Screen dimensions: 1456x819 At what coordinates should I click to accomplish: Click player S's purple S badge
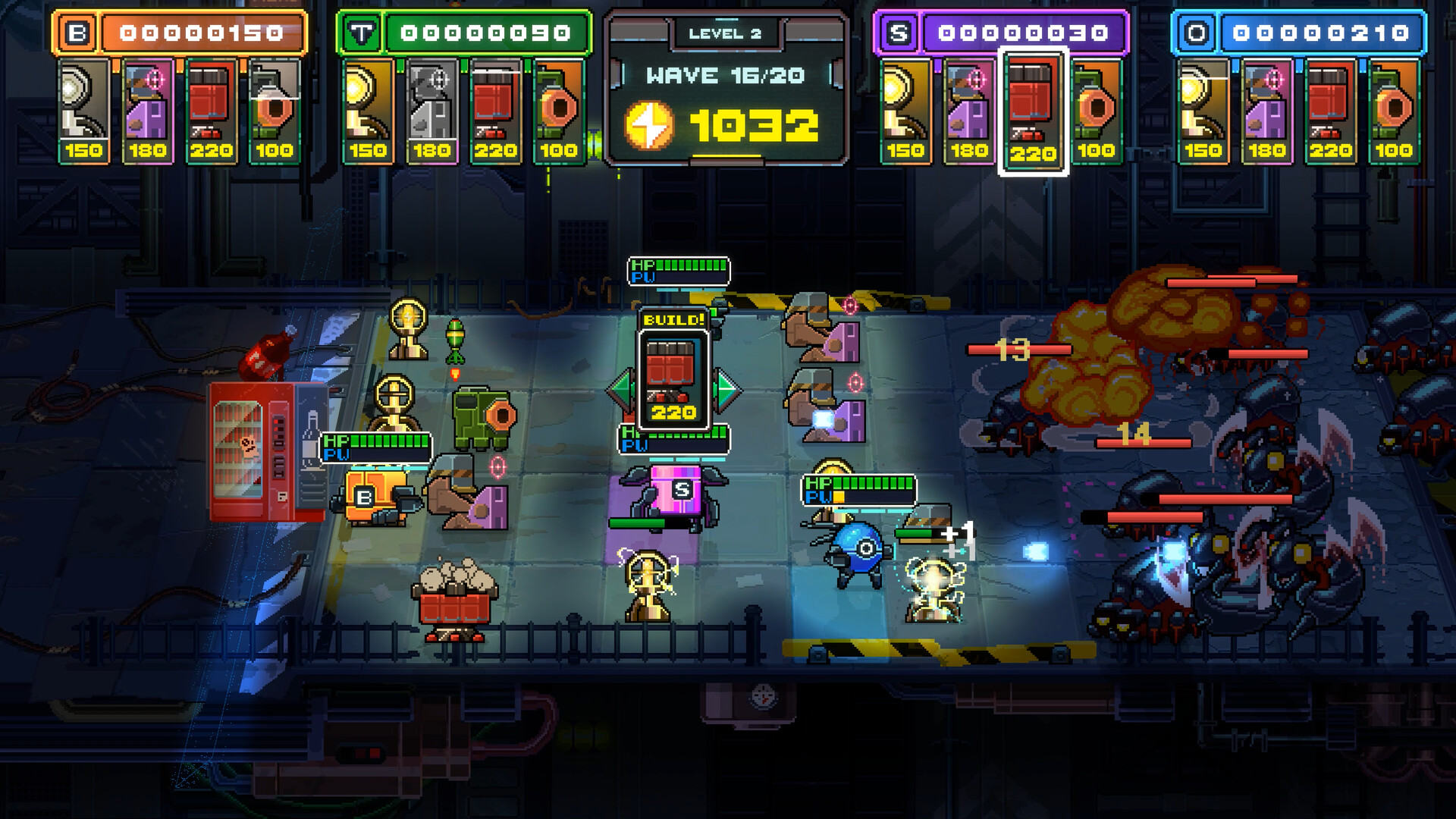tap(900, 32)
